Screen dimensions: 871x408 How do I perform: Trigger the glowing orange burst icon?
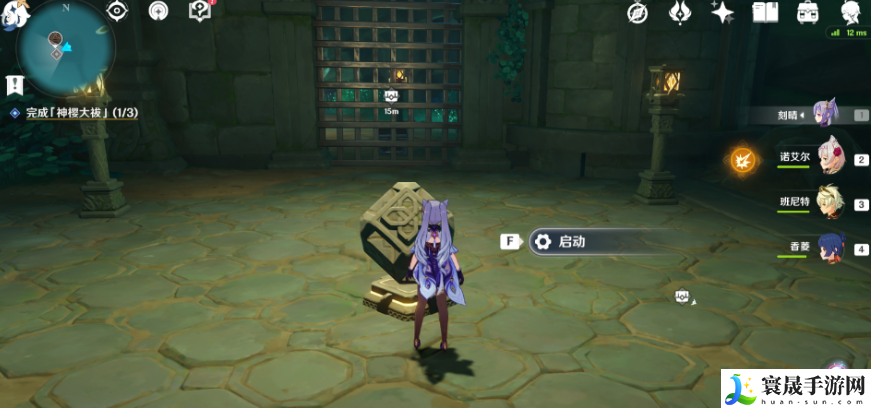pos(741,160)
